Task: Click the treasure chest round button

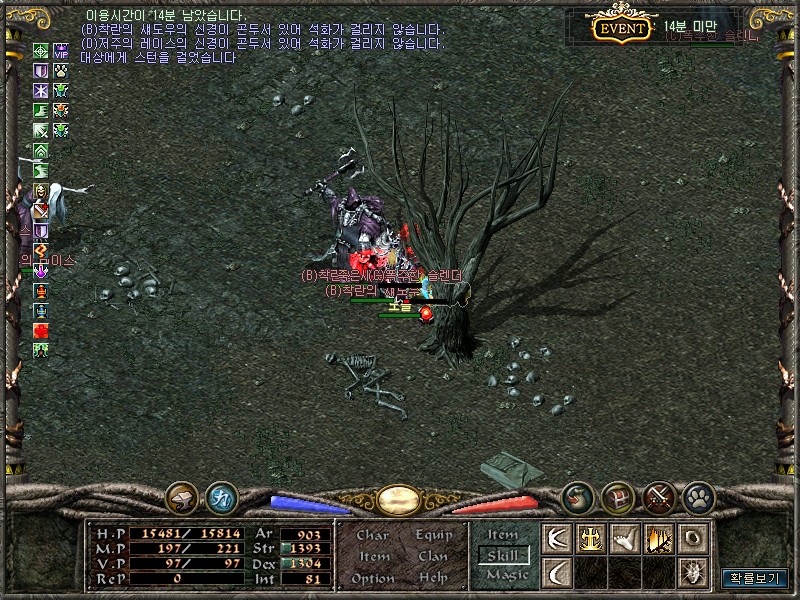Action: tap(618, 497)
